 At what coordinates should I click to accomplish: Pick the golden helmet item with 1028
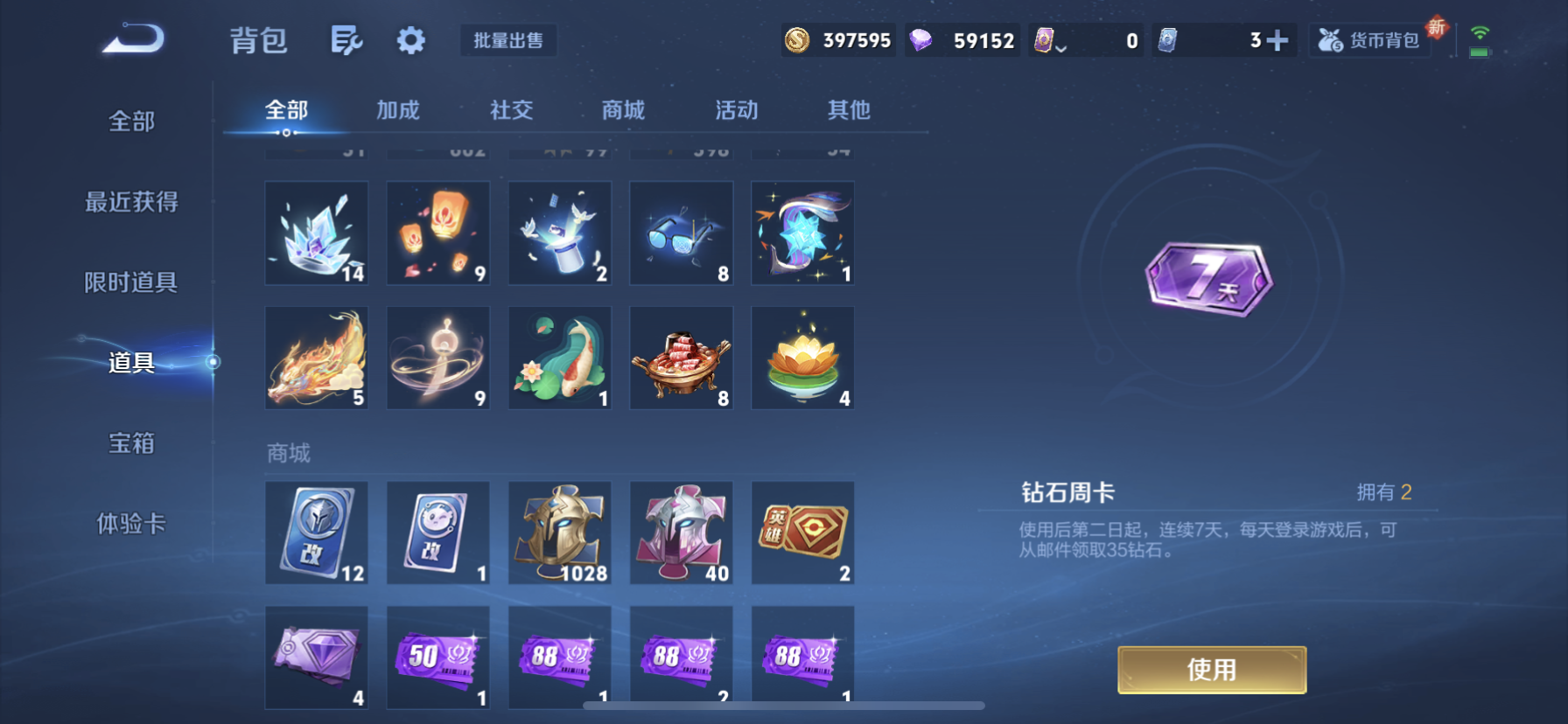tap(560, 533)
